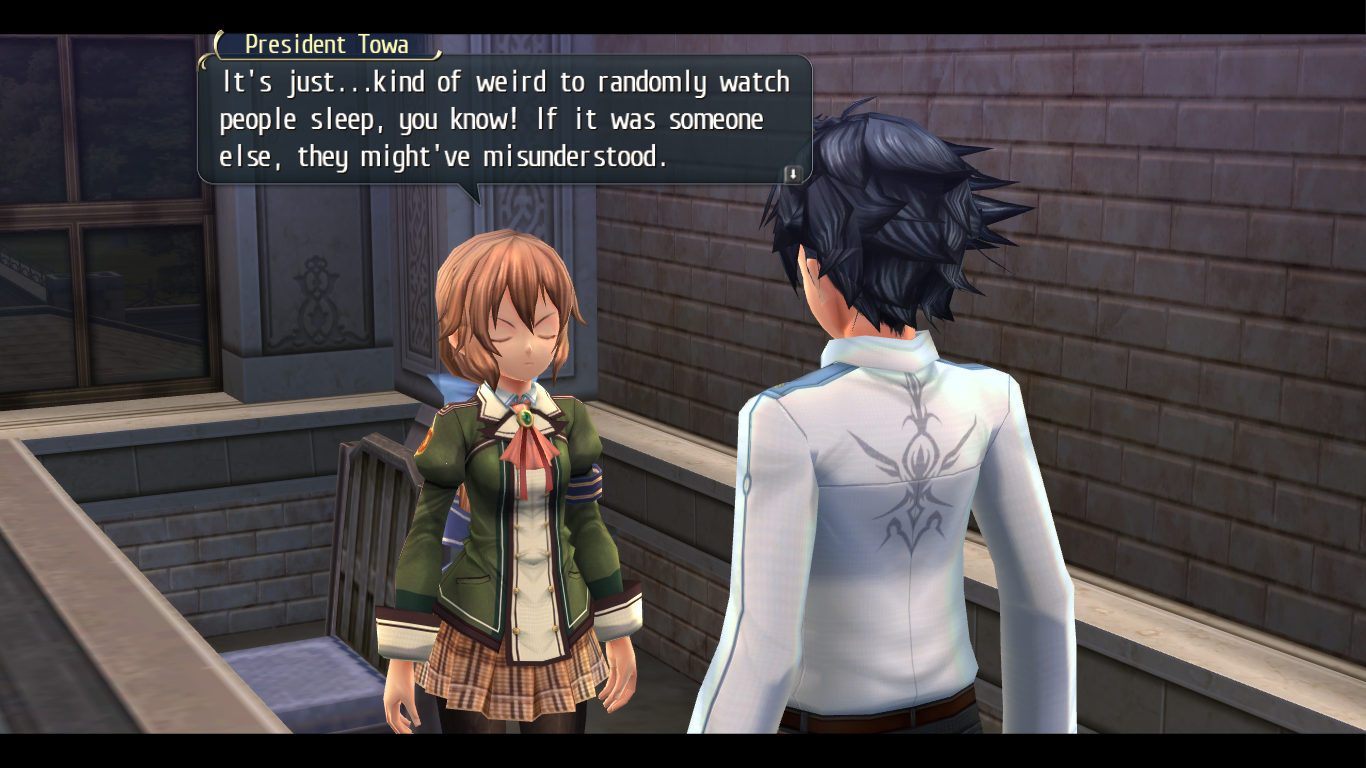Advance dialogue with the down-arrow indicator
This screenshot has width=1366, height=768.
point(792,174)
